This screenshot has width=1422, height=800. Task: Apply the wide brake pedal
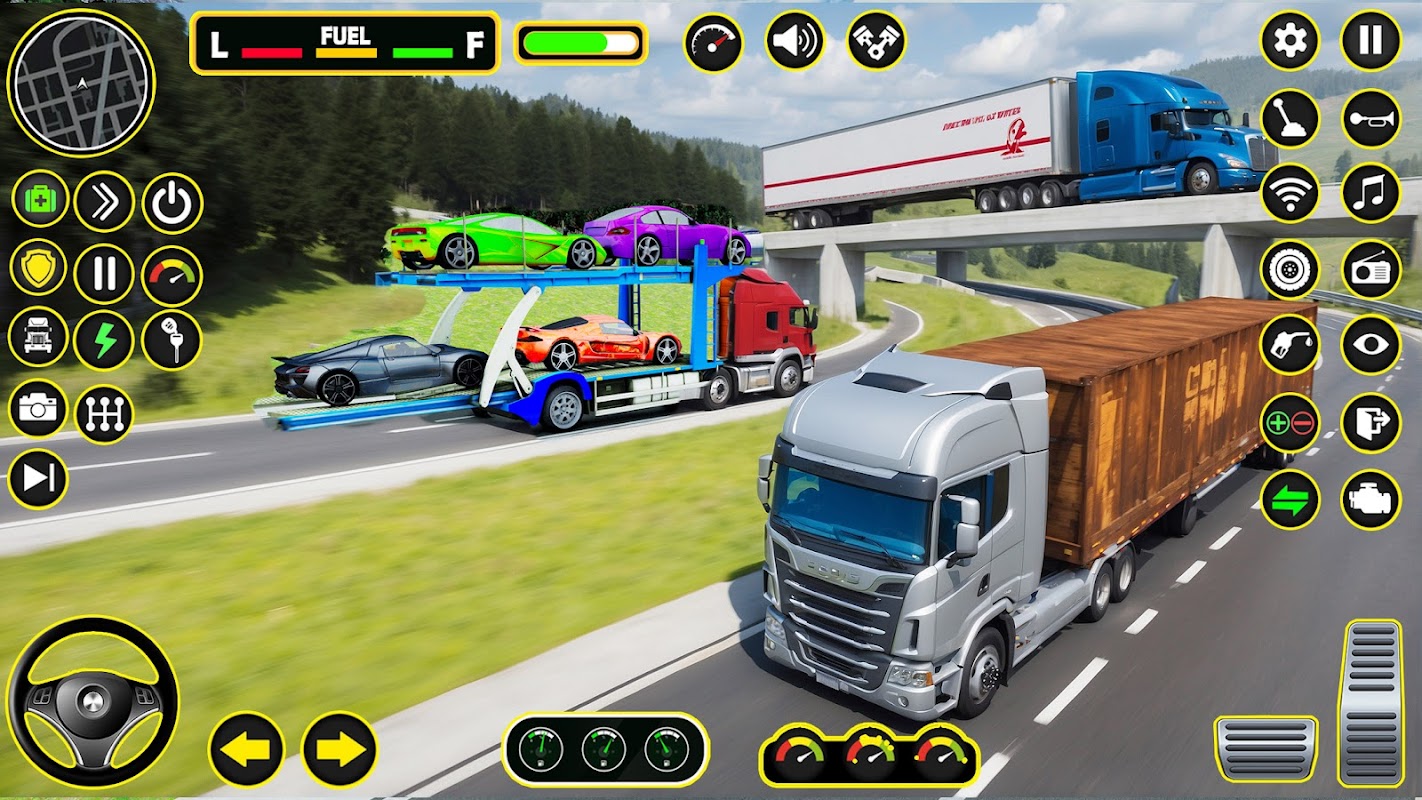coord(1265,749)
